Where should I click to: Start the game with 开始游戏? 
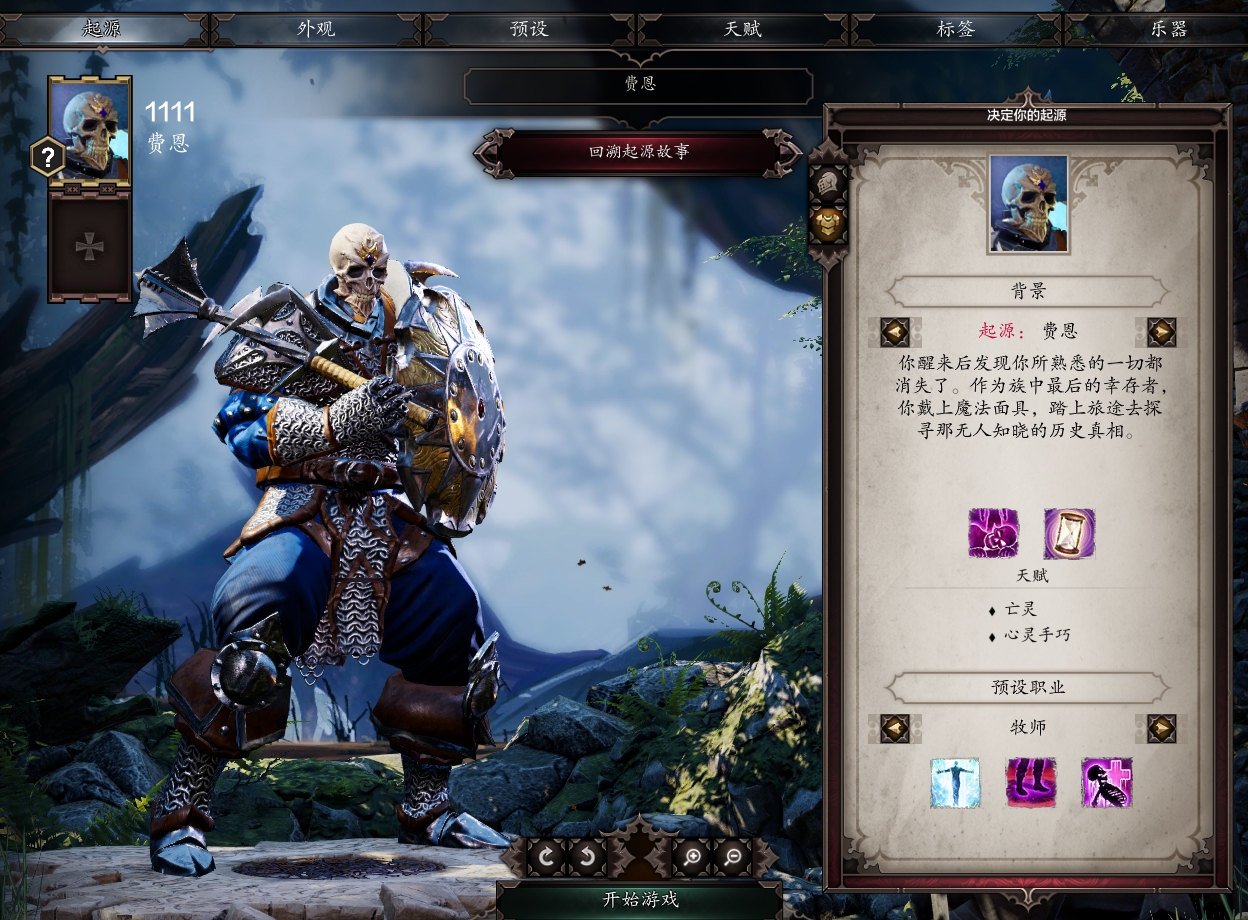coord(640,899)
